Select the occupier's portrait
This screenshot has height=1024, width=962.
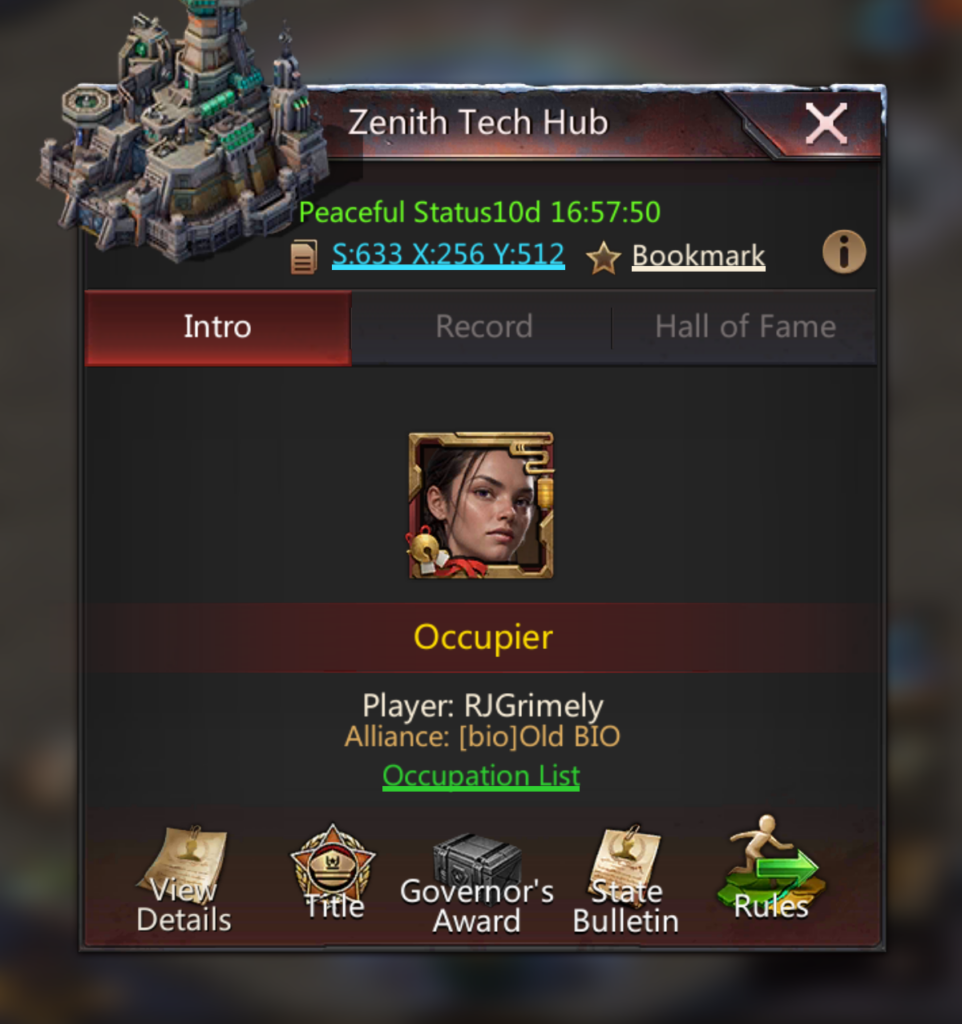click(x=481, y=506)
